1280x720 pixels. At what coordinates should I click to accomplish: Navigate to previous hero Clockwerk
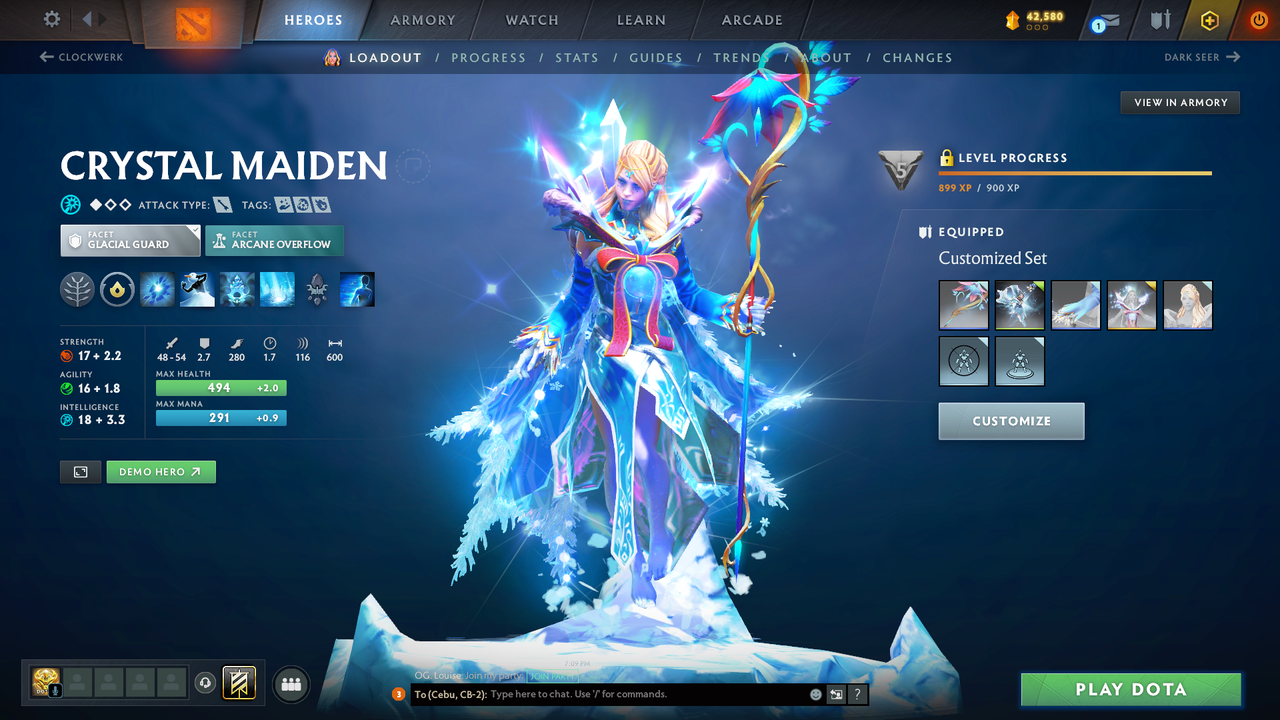(80, 57)
